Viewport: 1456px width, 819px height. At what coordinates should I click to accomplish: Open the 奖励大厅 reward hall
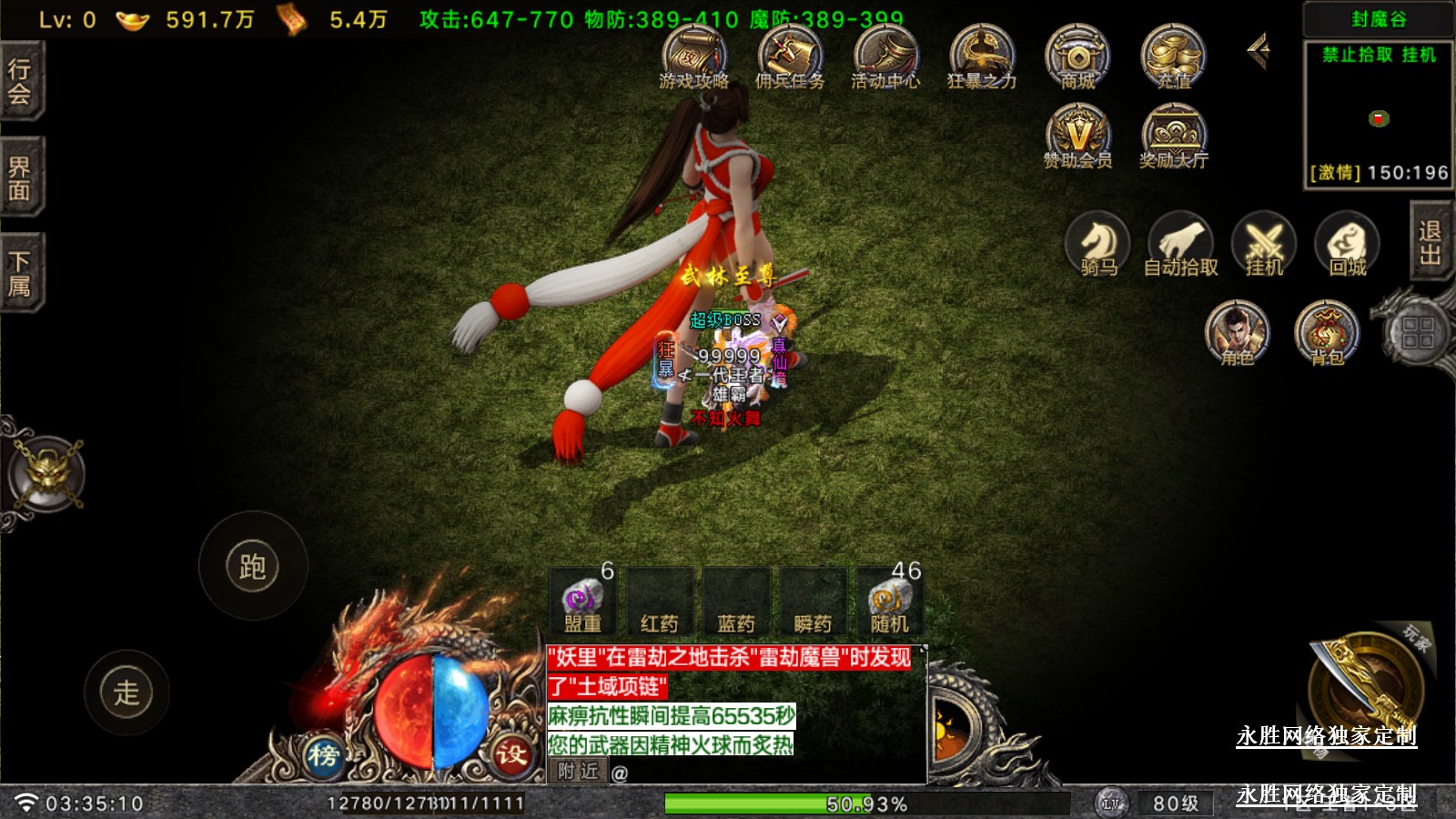(x=1174, y=136)
